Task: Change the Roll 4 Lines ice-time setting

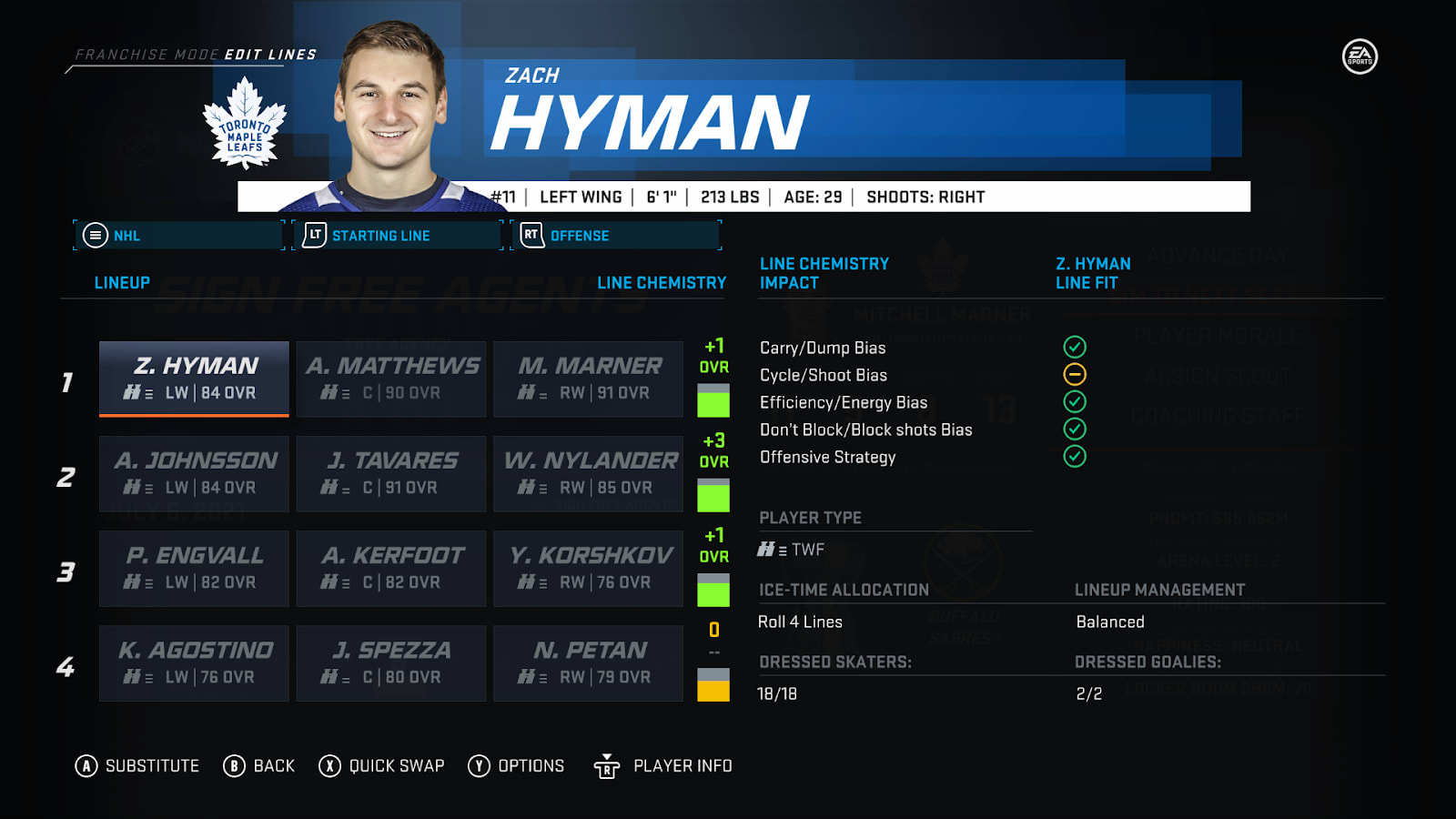Action: 801,622
